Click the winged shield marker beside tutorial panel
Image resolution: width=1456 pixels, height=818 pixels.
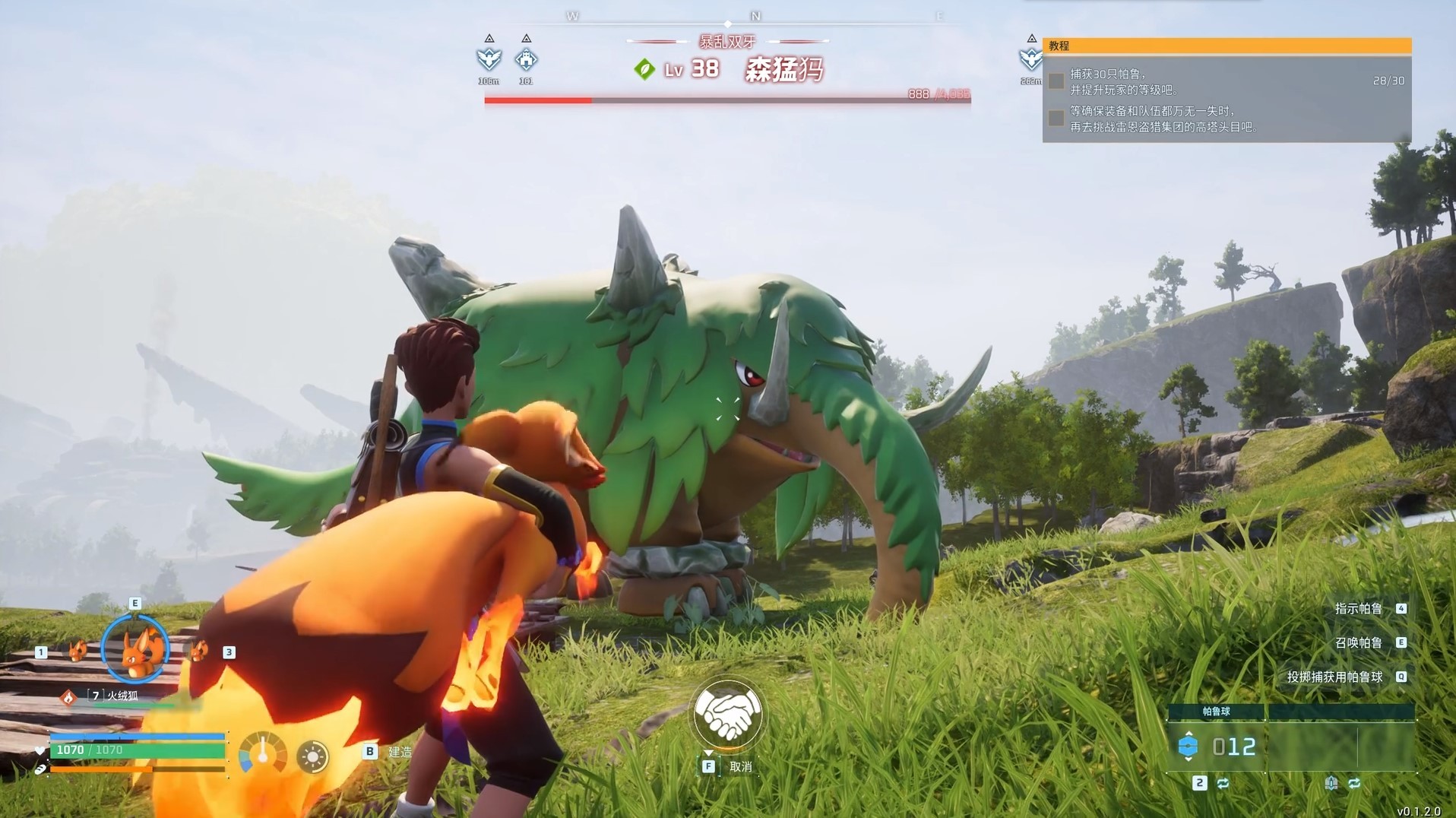tap(1030, 59)
